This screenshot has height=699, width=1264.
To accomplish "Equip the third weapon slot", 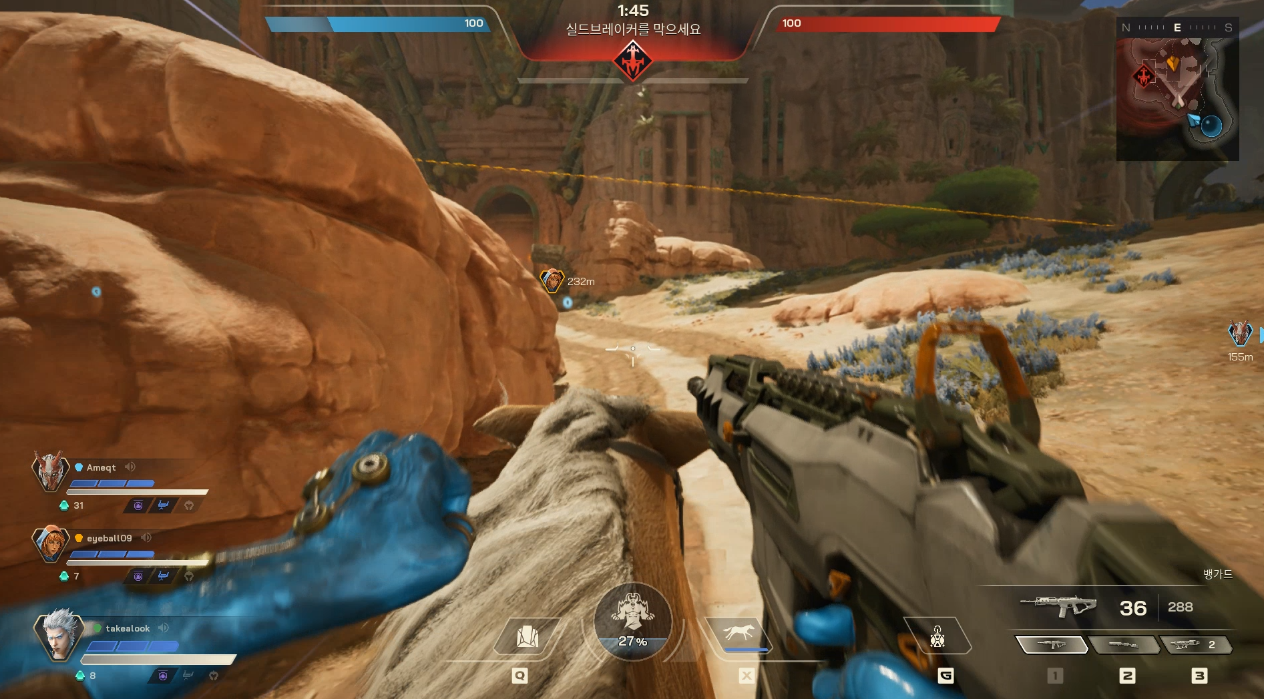I will [x=1194, y=645].
